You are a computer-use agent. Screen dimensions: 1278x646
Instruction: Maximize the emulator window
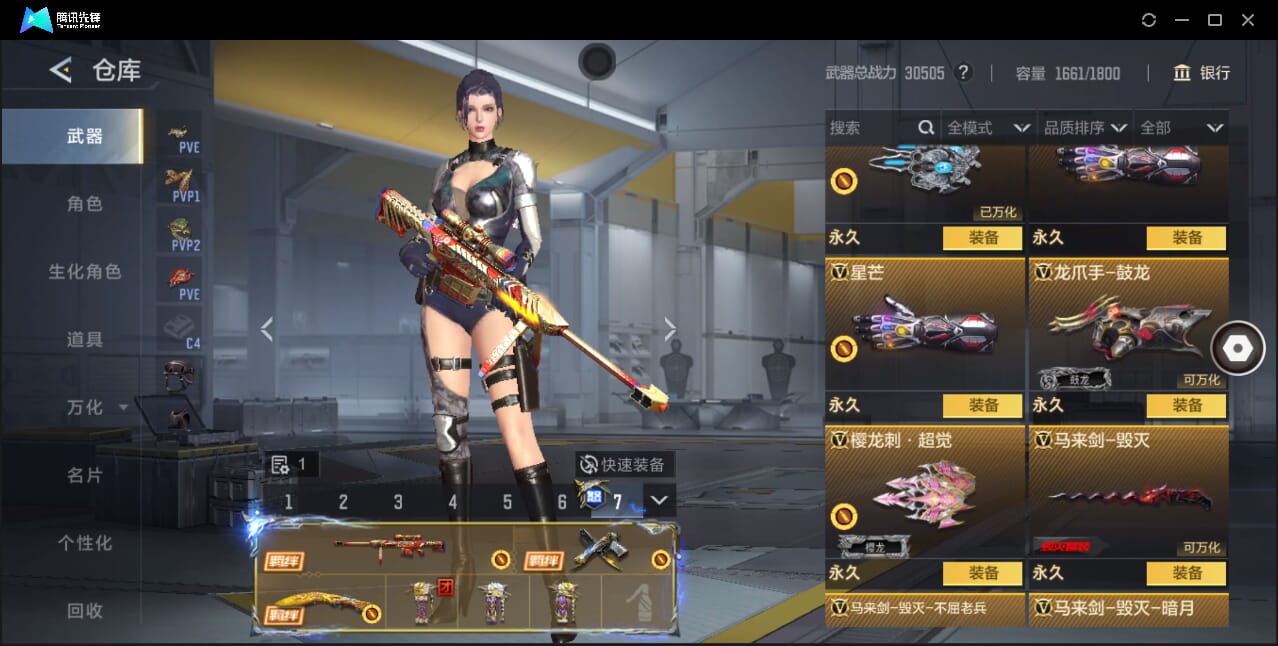1215,20
